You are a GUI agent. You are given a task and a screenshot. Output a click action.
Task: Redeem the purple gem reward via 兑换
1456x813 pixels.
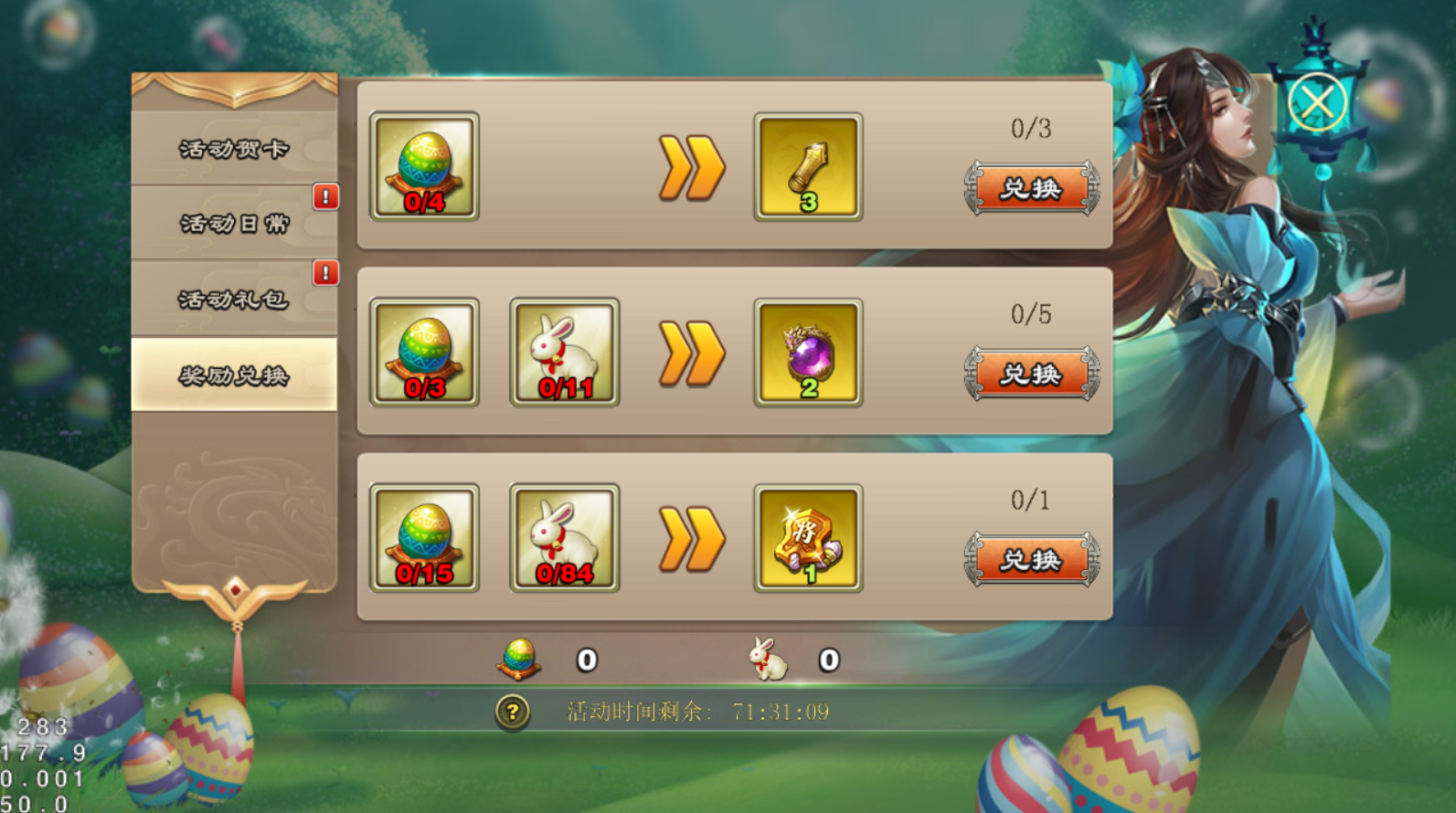[1031, 375]
